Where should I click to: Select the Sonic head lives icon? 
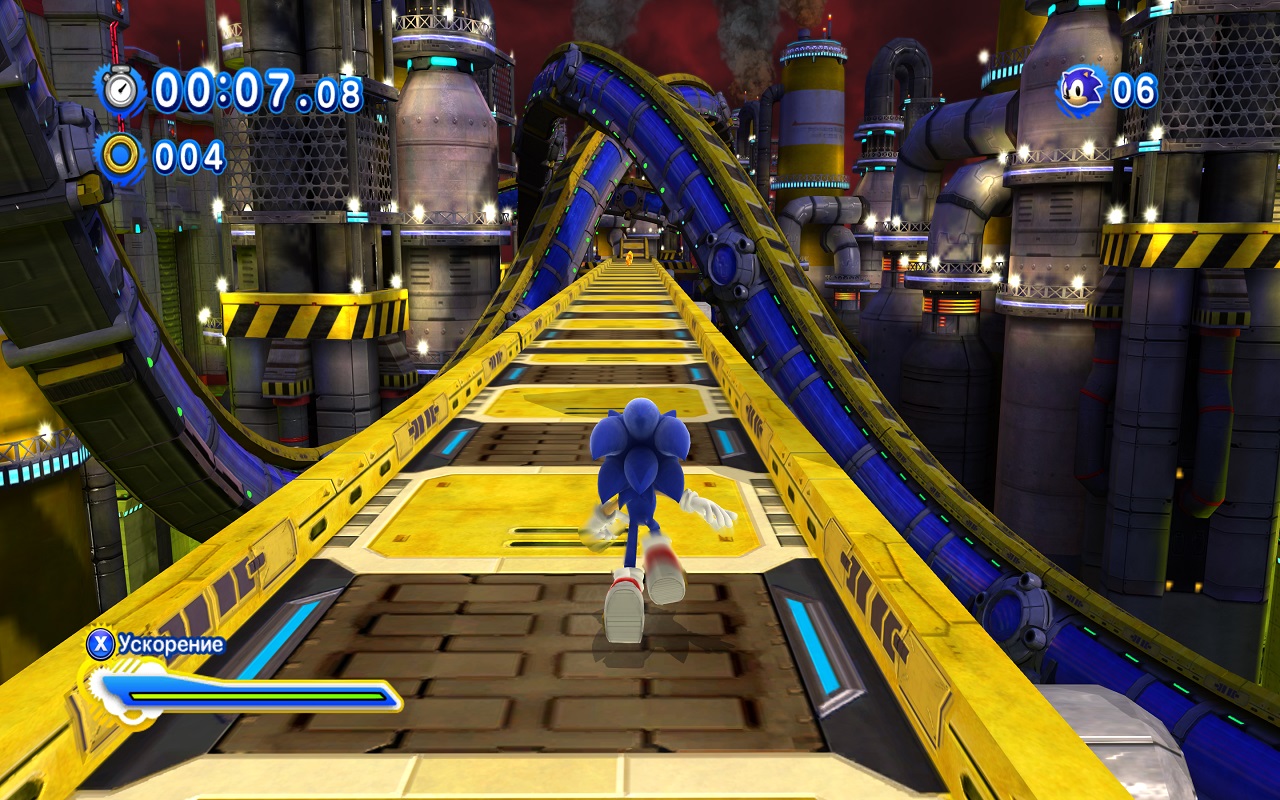click(1080, 90)
